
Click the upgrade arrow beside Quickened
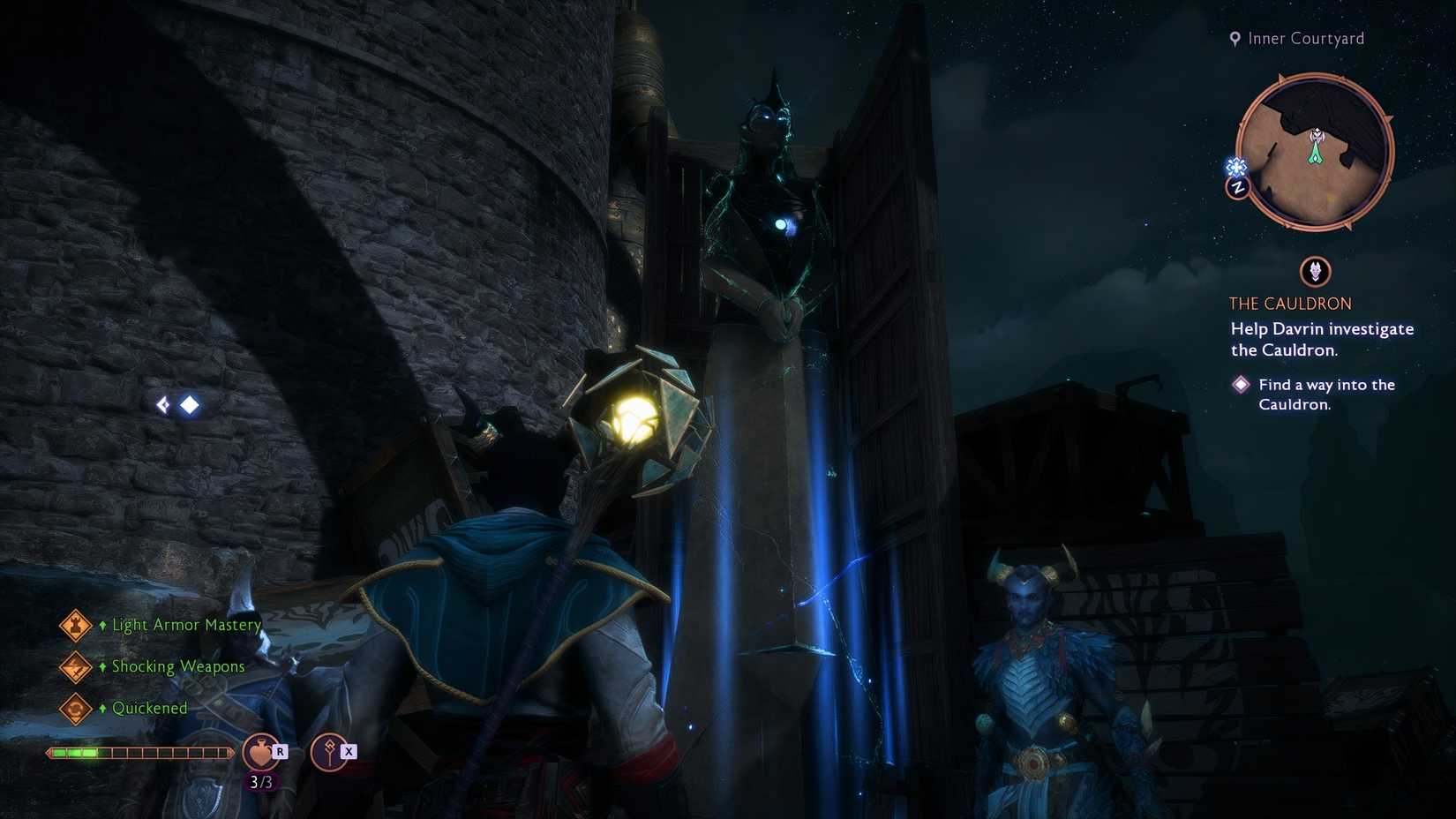(101, 708)
